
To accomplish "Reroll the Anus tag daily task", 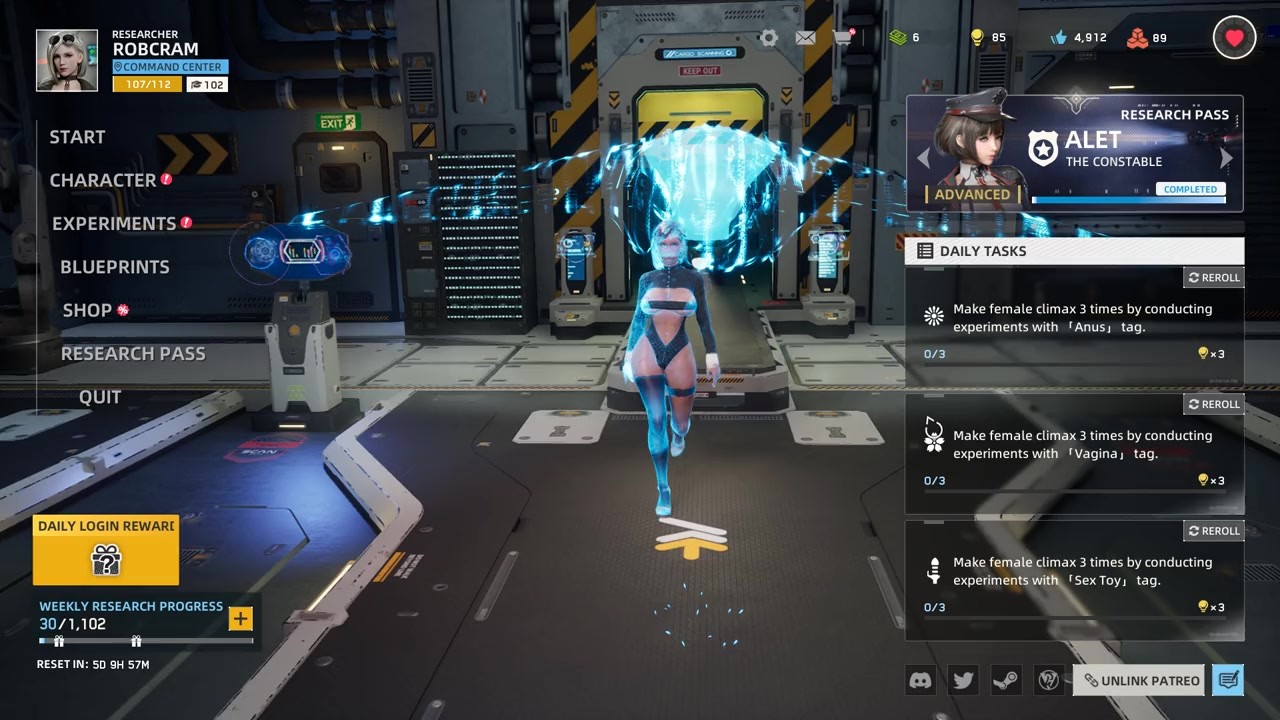I will (1214, 277).
